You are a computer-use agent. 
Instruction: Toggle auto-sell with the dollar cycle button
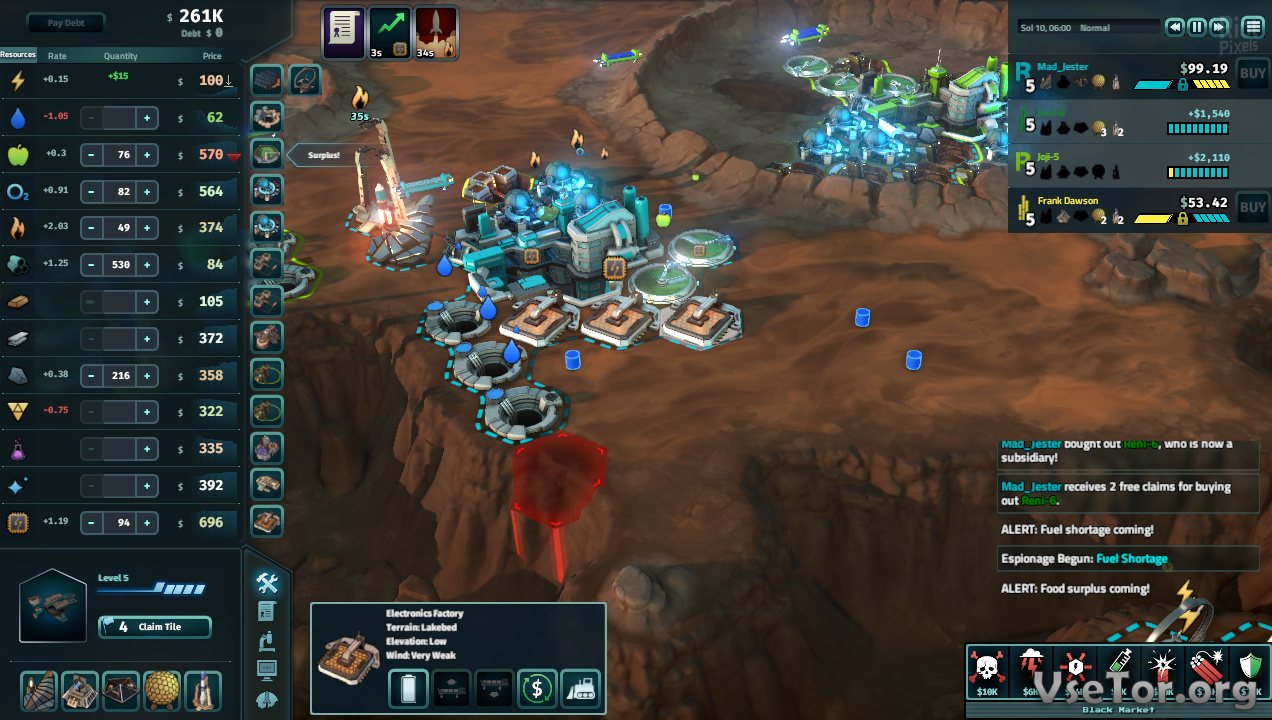coord(537,688)
